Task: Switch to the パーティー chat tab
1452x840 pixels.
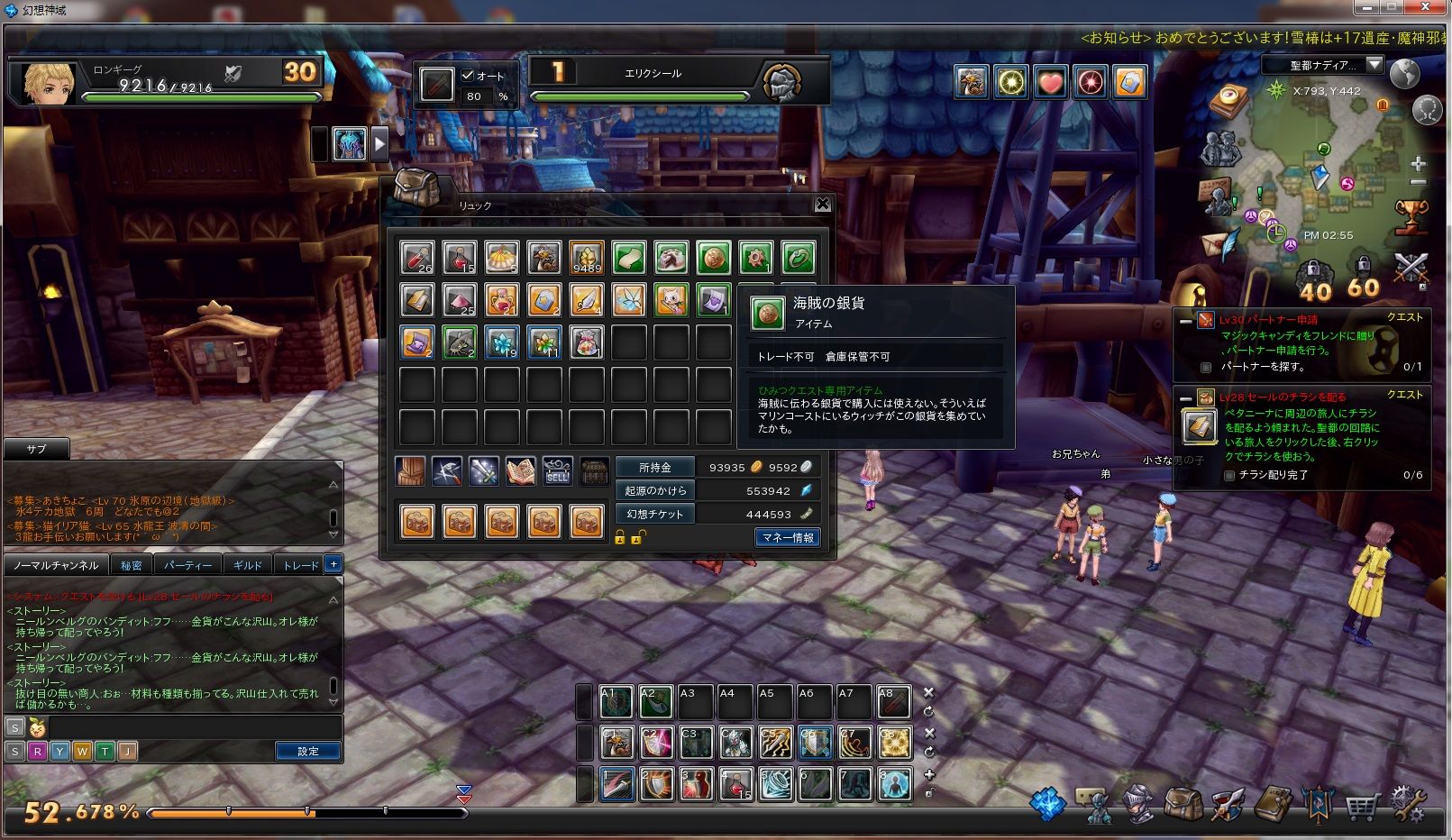Action: [x=187, y=565]
